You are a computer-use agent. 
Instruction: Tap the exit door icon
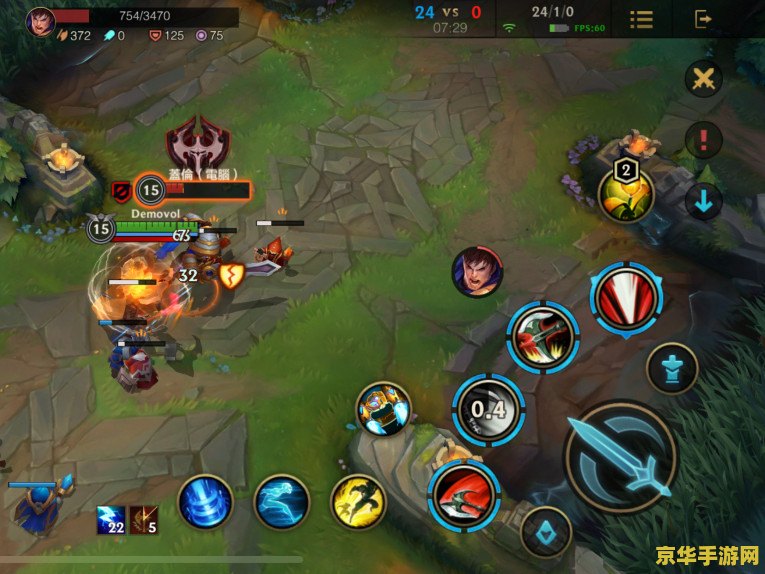[704, 19]
